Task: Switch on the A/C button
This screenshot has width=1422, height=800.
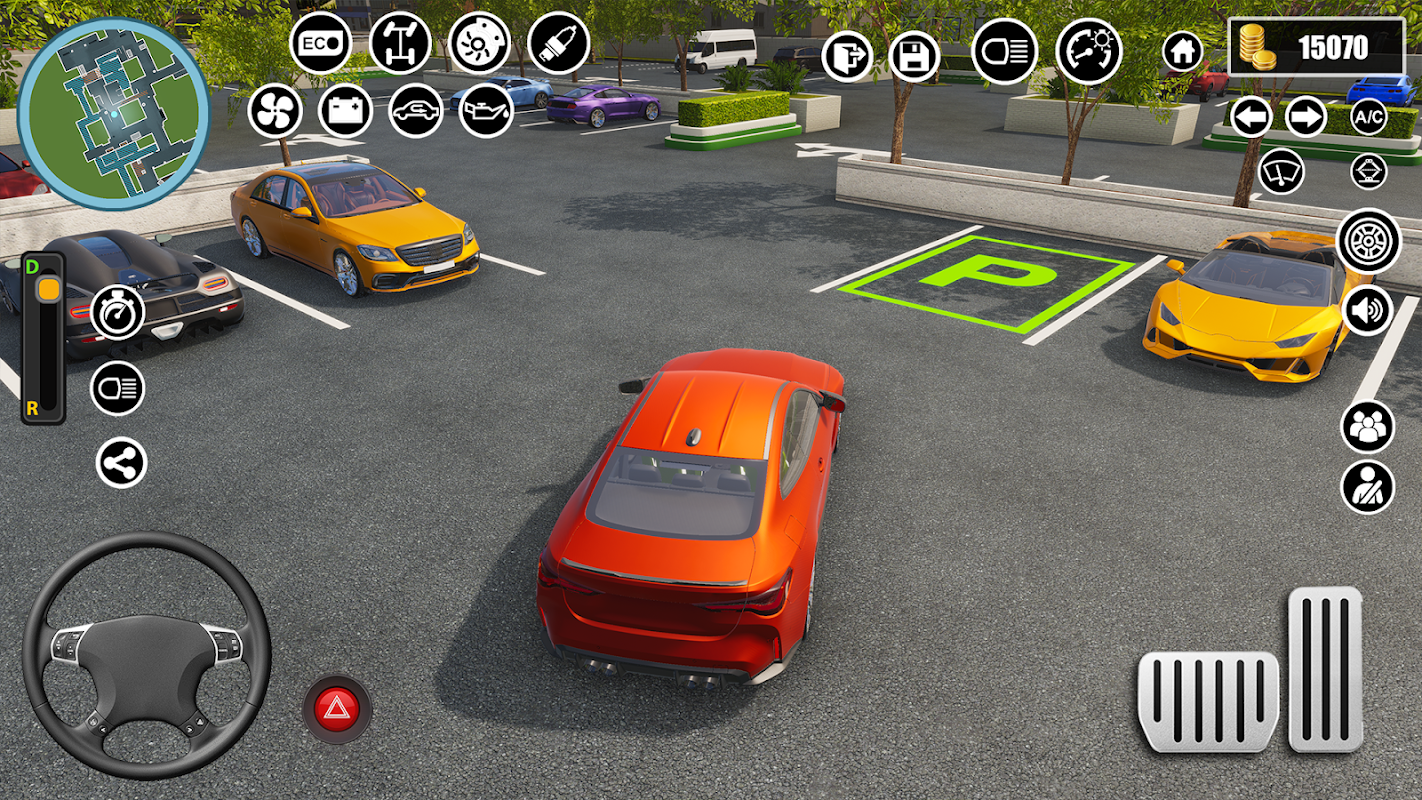Action: pyautogui.click(x=1369, y=117)
